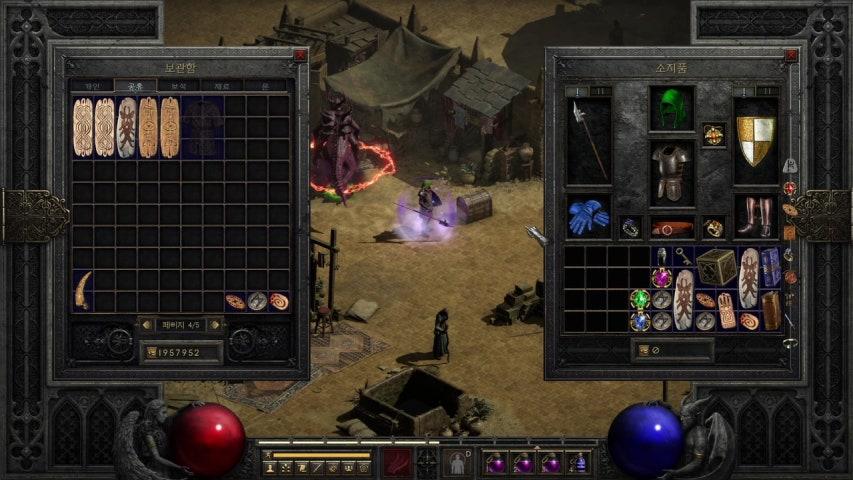
Task: Go to the previous stash page
Action: [x=146, y=324]
